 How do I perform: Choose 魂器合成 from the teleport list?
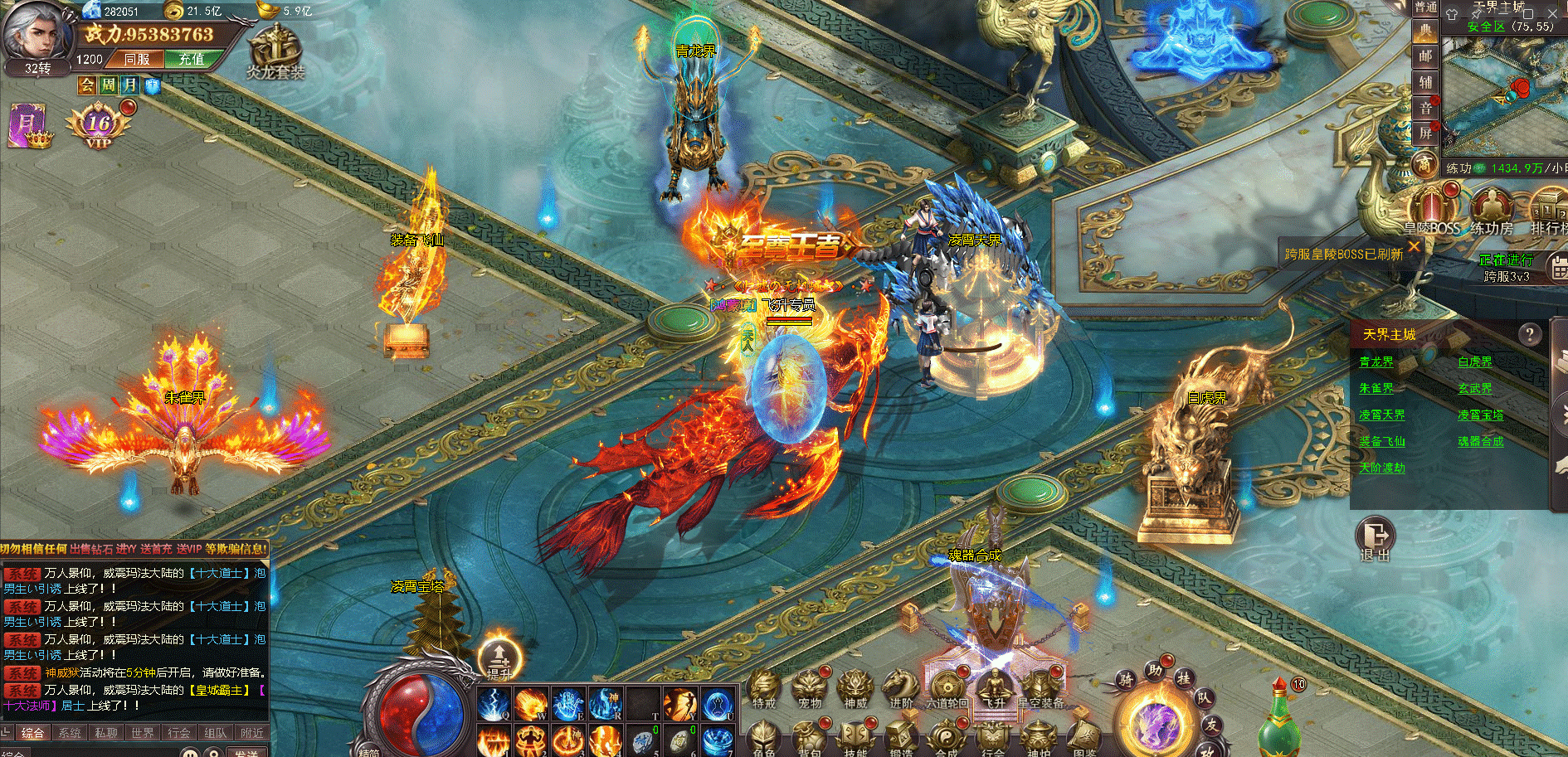tap(1481, 441)
